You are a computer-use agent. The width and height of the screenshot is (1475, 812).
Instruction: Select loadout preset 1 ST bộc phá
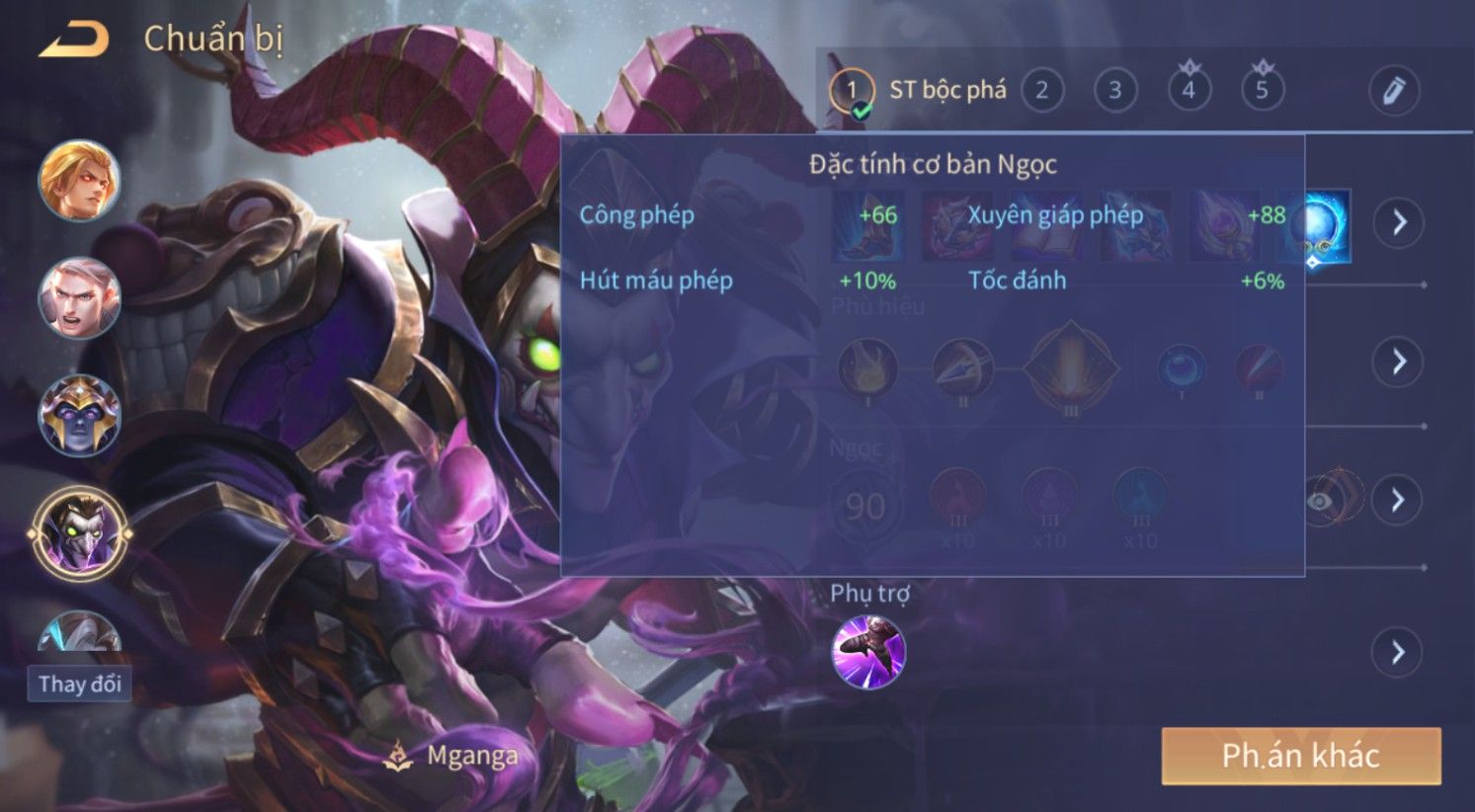click(852, 91)
